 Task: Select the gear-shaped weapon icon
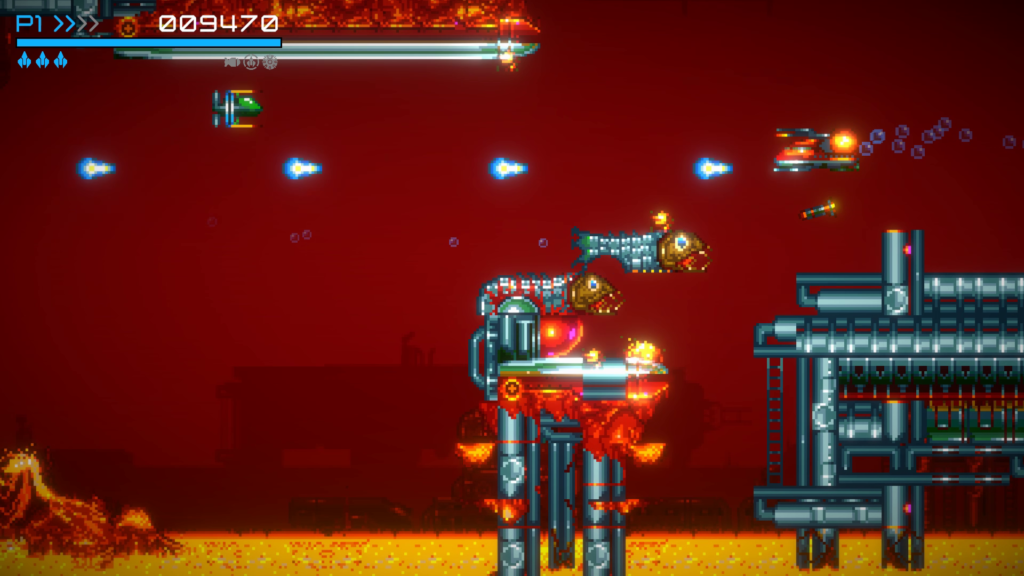269,62
